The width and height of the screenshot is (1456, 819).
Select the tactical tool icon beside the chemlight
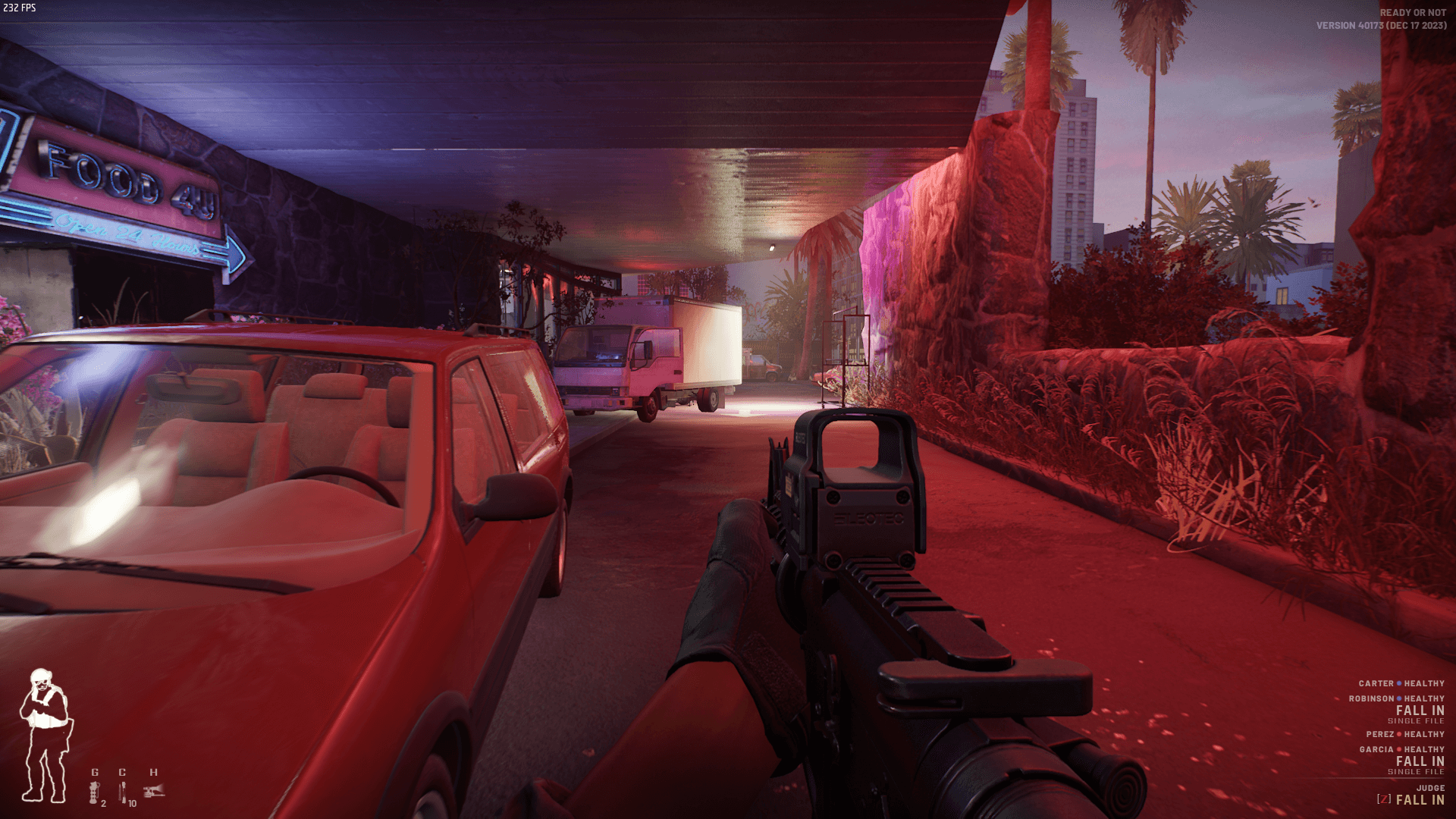(154, 791)
